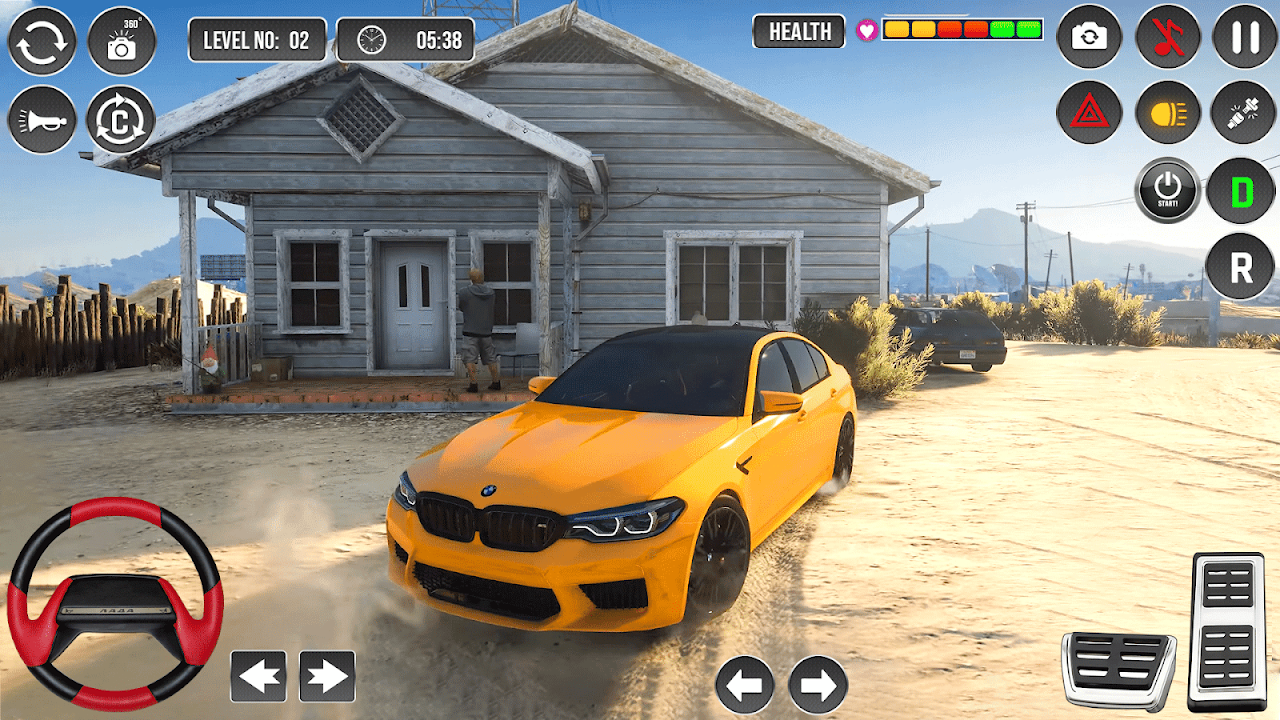Hit the engine START power button
Screen dimensions: 1280x720
[1167, 190]
